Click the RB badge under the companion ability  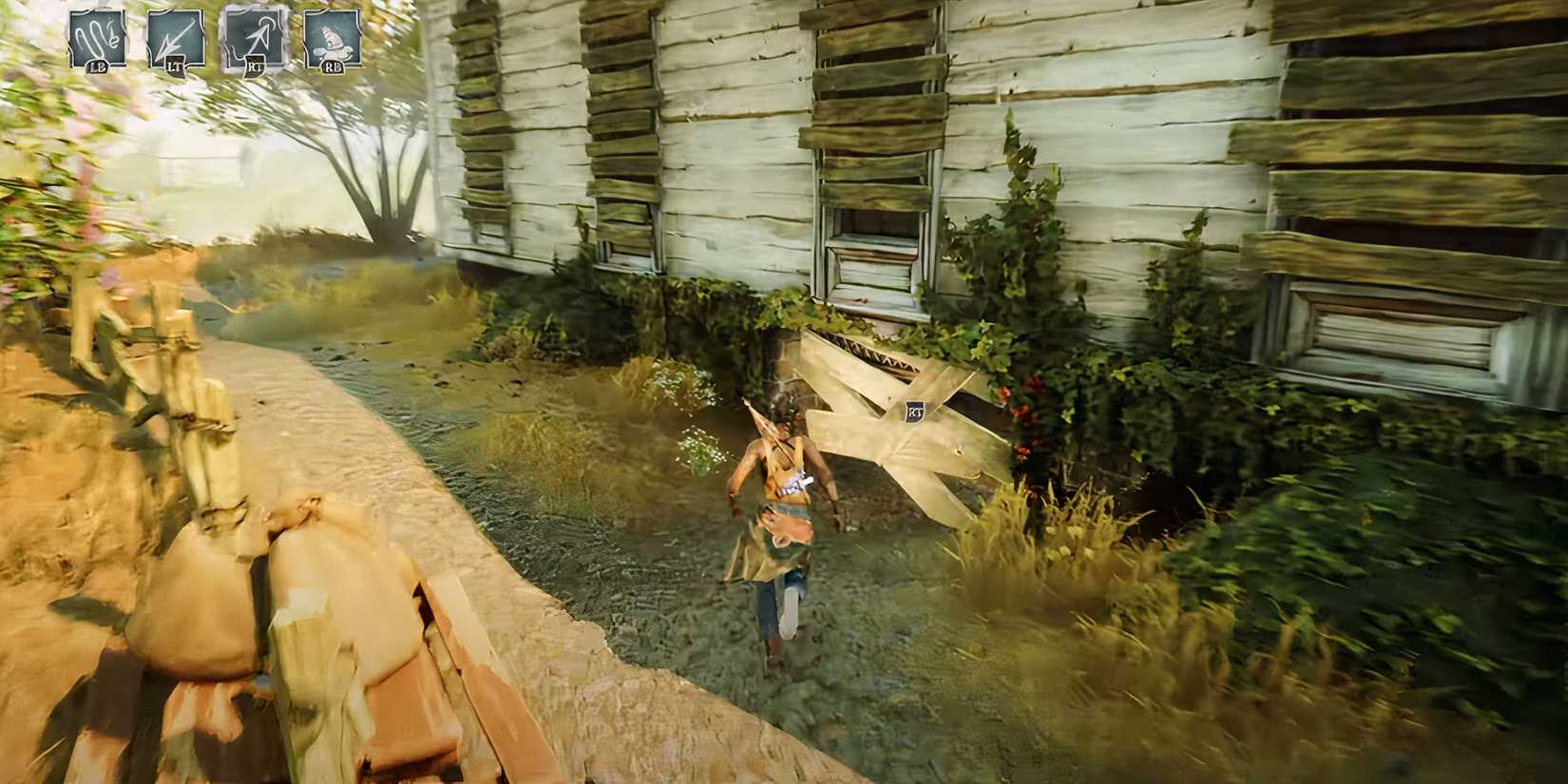pos(333,68)
